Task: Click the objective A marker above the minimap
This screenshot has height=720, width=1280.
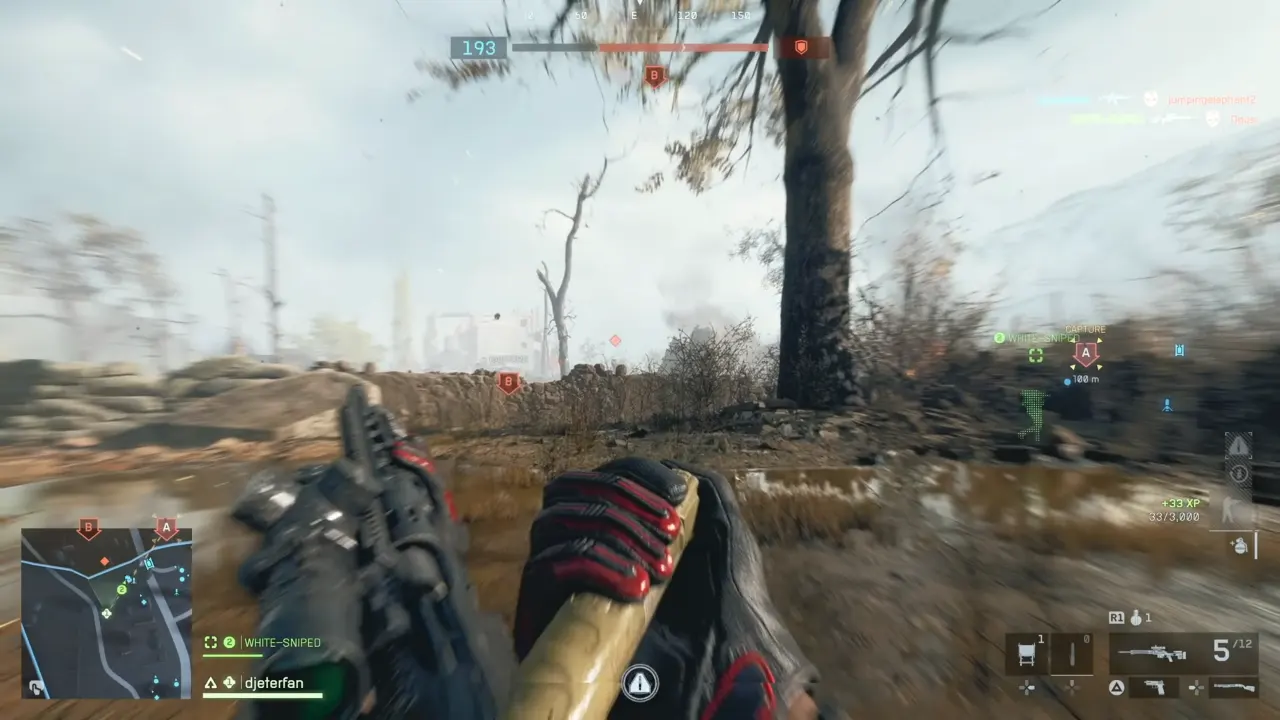Action: [x=166, y=528]
